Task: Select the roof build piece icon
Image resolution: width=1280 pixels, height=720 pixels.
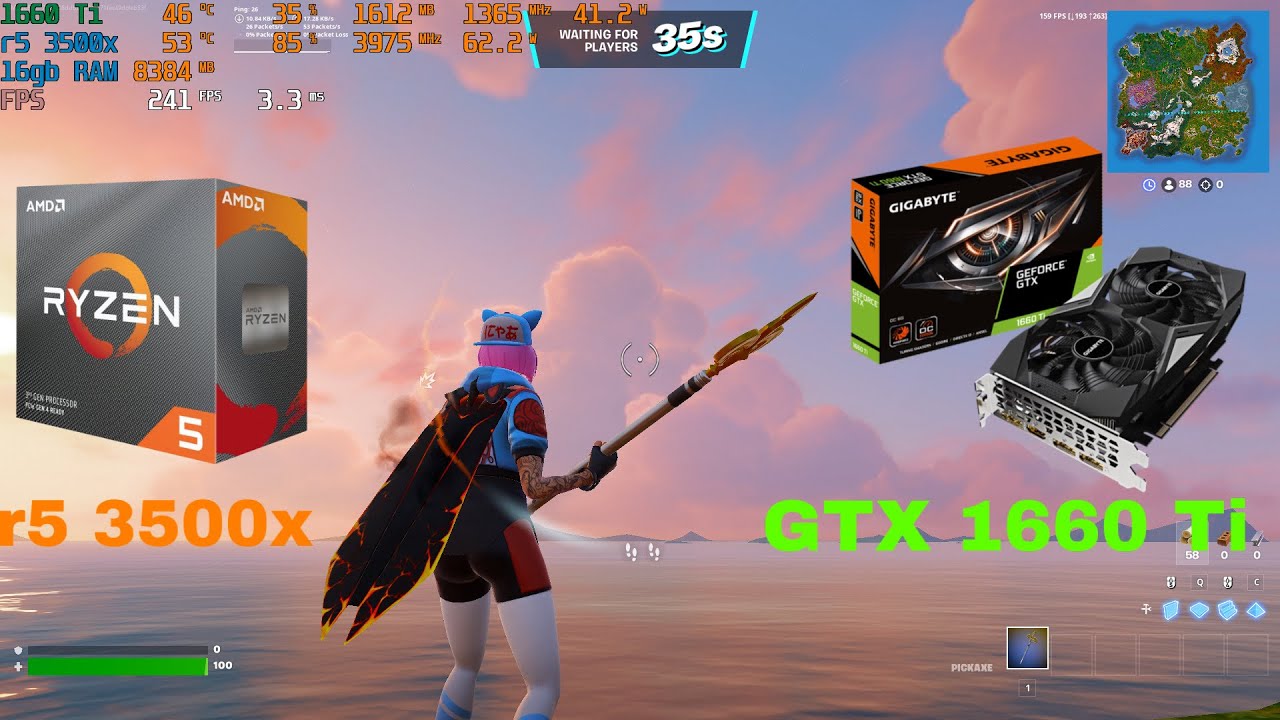Action: coord(1255,609)
